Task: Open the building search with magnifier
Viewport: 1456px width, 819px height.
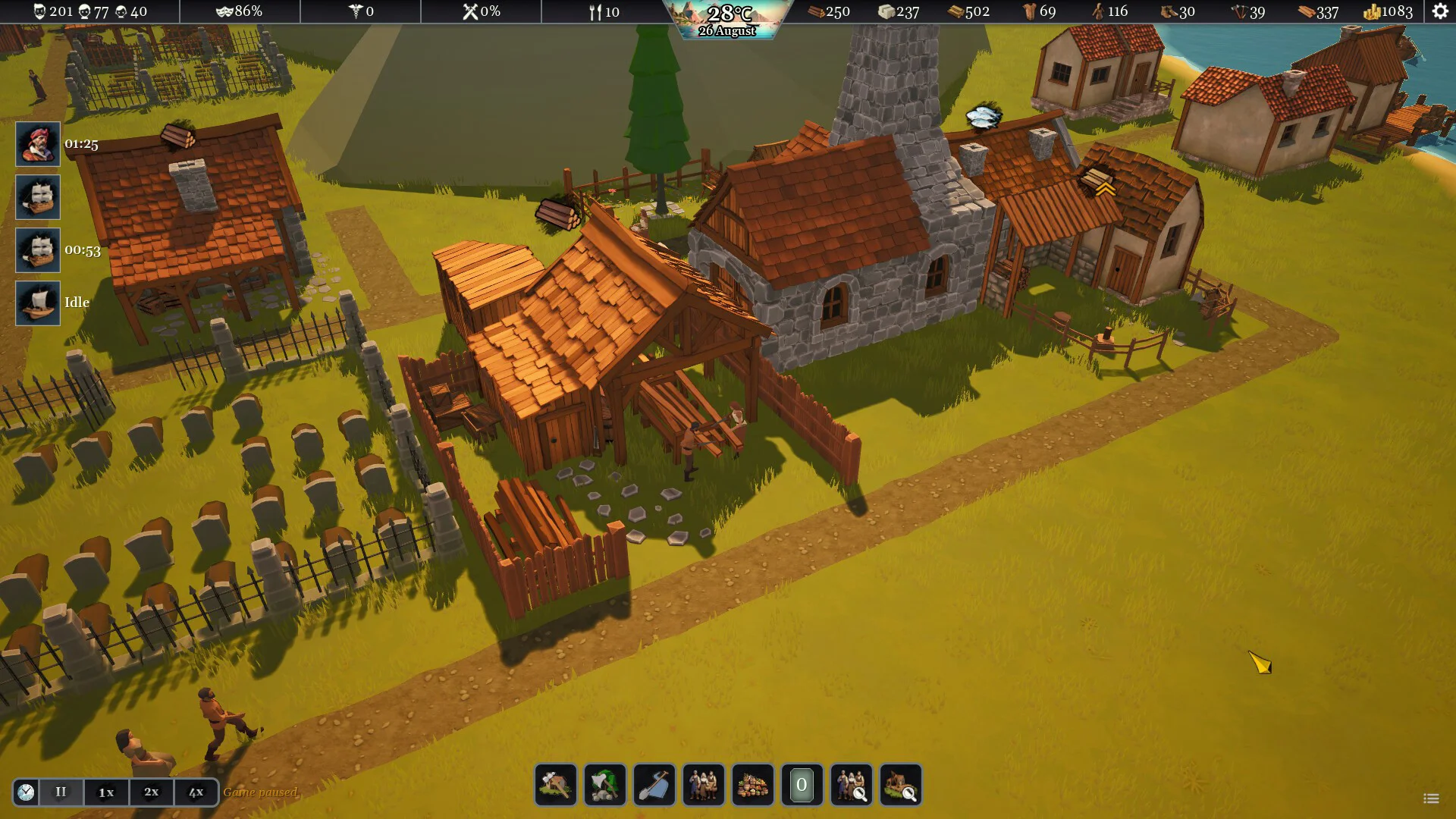Action: pos(901,785)
